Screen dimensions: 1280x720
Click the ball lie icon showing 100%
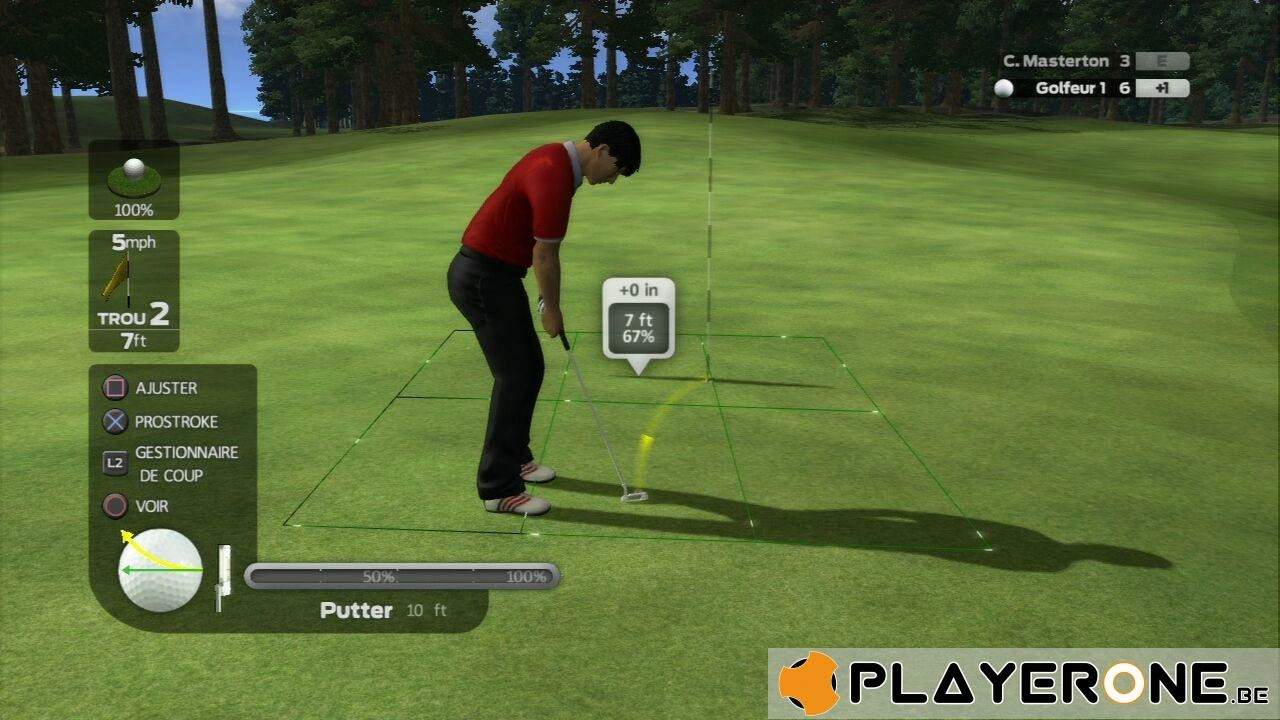[x=134, y=179]
